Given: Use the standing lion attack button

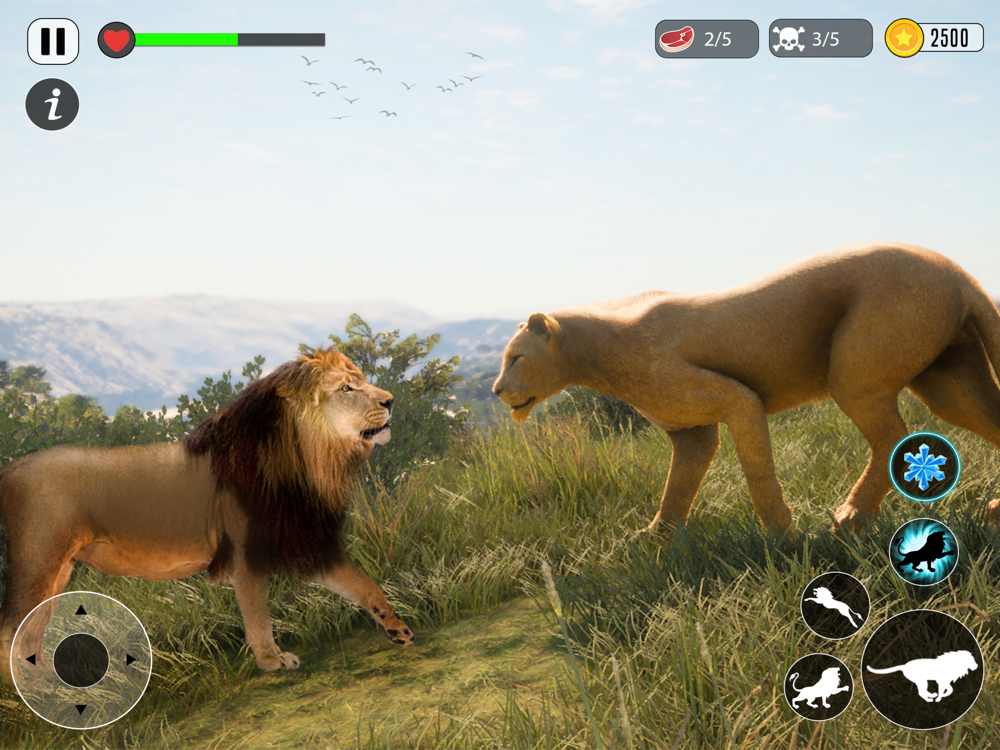Looking at the screenshot, I should pyautogui.click(x=819, y=687).
